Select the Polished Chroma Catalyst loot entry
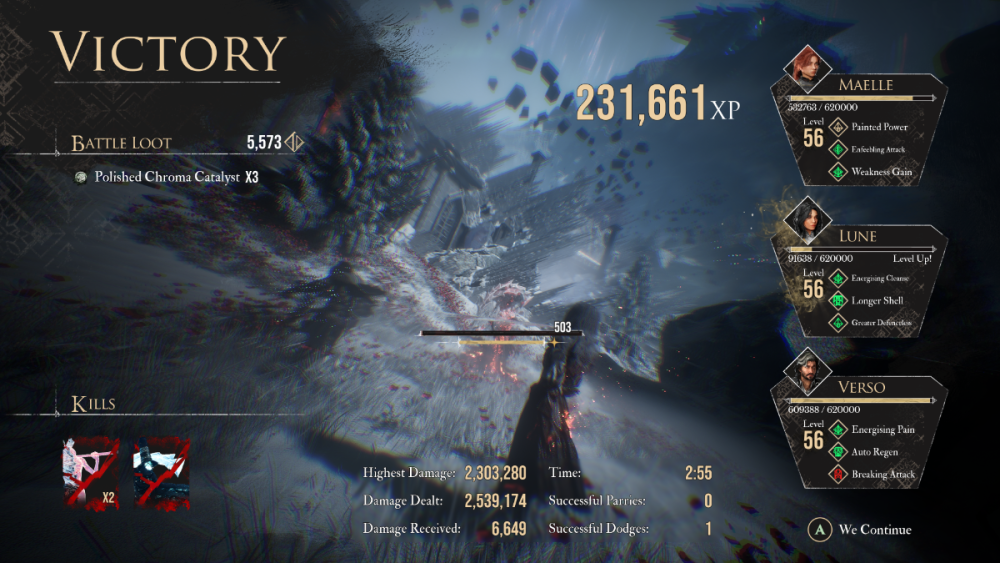This screenshot has height=563, width=1000. (x=167, y=177)
